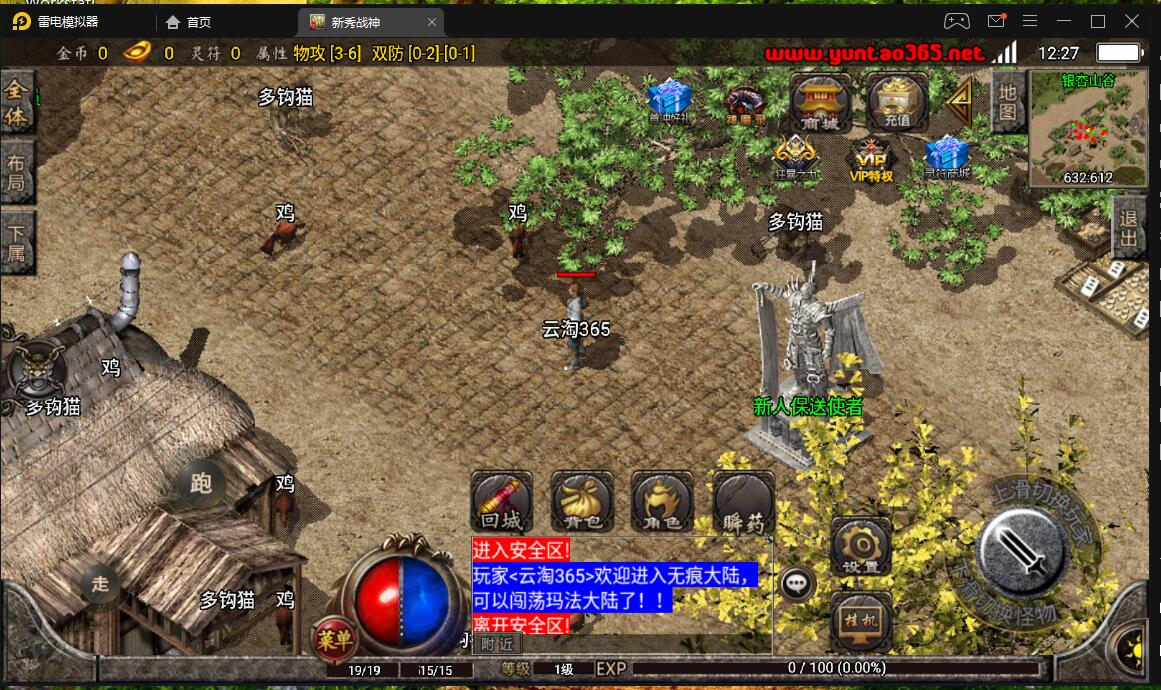The image size is (1161, 690).
Task: Open the 设置 settings gear
Action: [x=860, y=547]
